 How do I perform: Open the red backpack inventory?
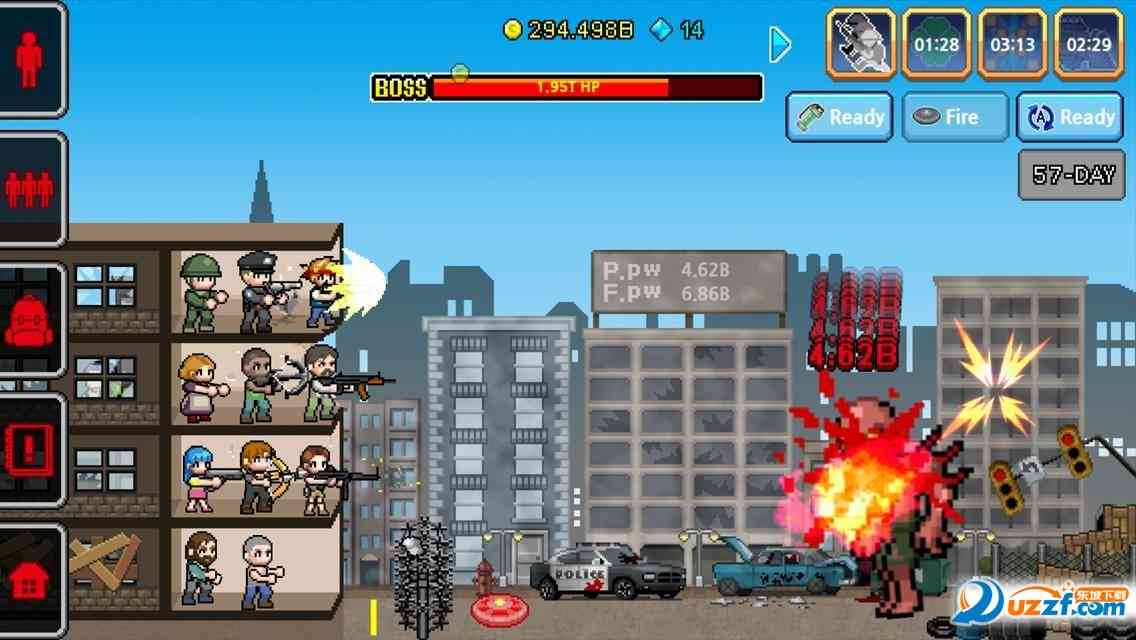click(29, 320)
